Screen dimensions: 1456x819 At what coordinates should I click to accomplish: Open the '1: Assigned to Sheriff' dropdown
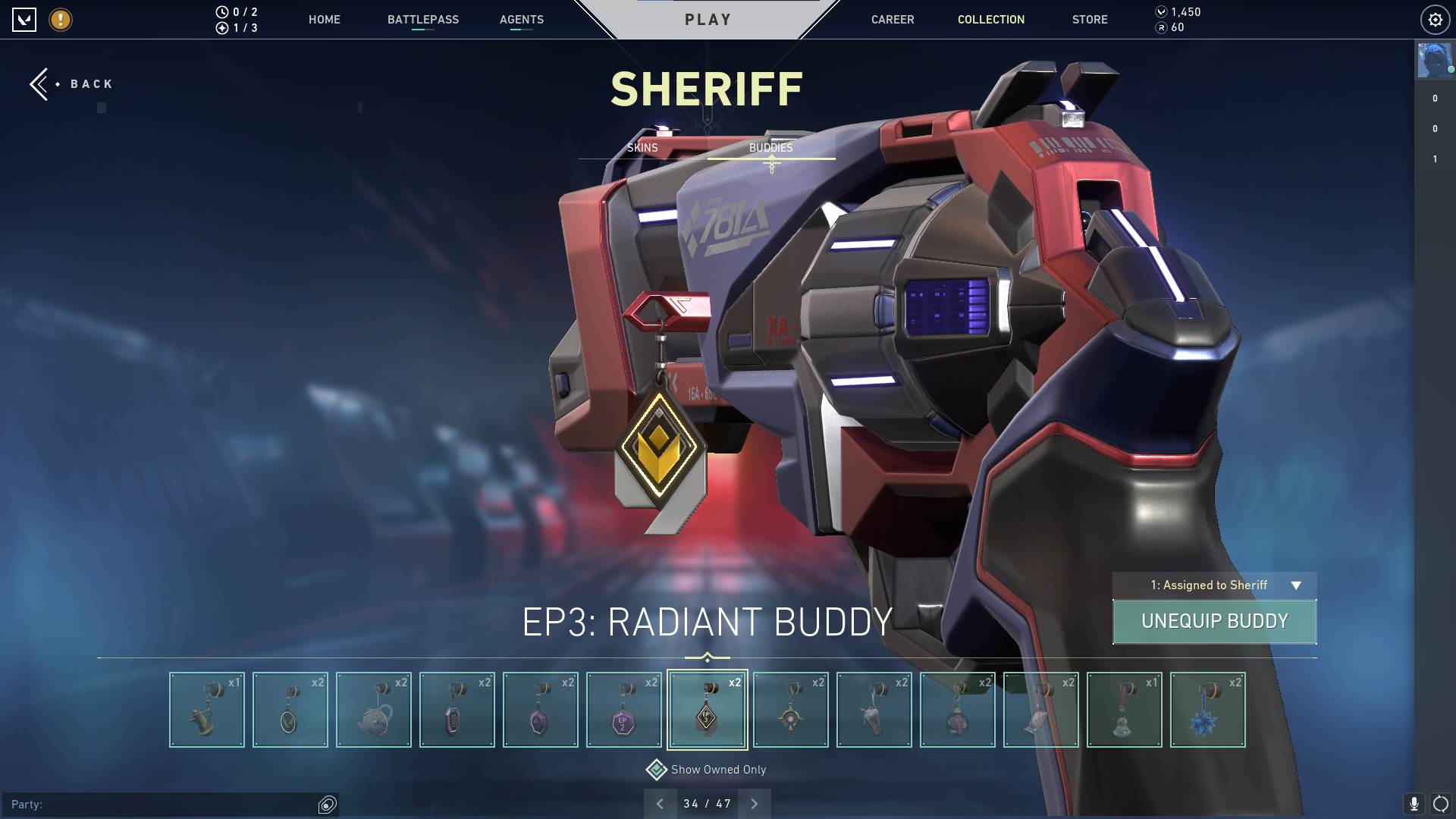pos(1213,585)
